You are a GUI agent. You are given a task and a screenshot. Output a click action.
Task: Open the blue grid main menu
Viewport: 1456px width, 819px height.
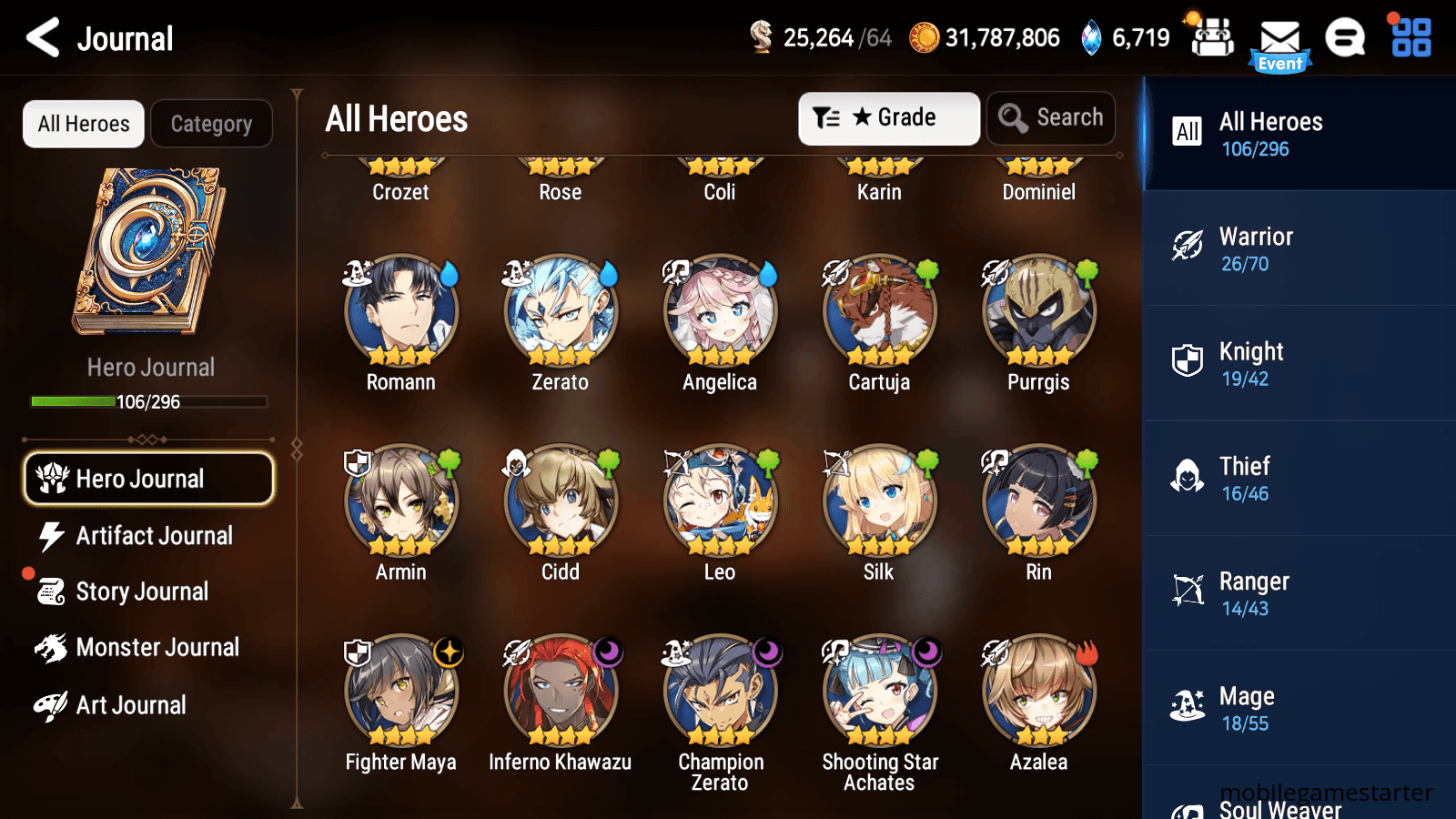tap(1411, 38)
